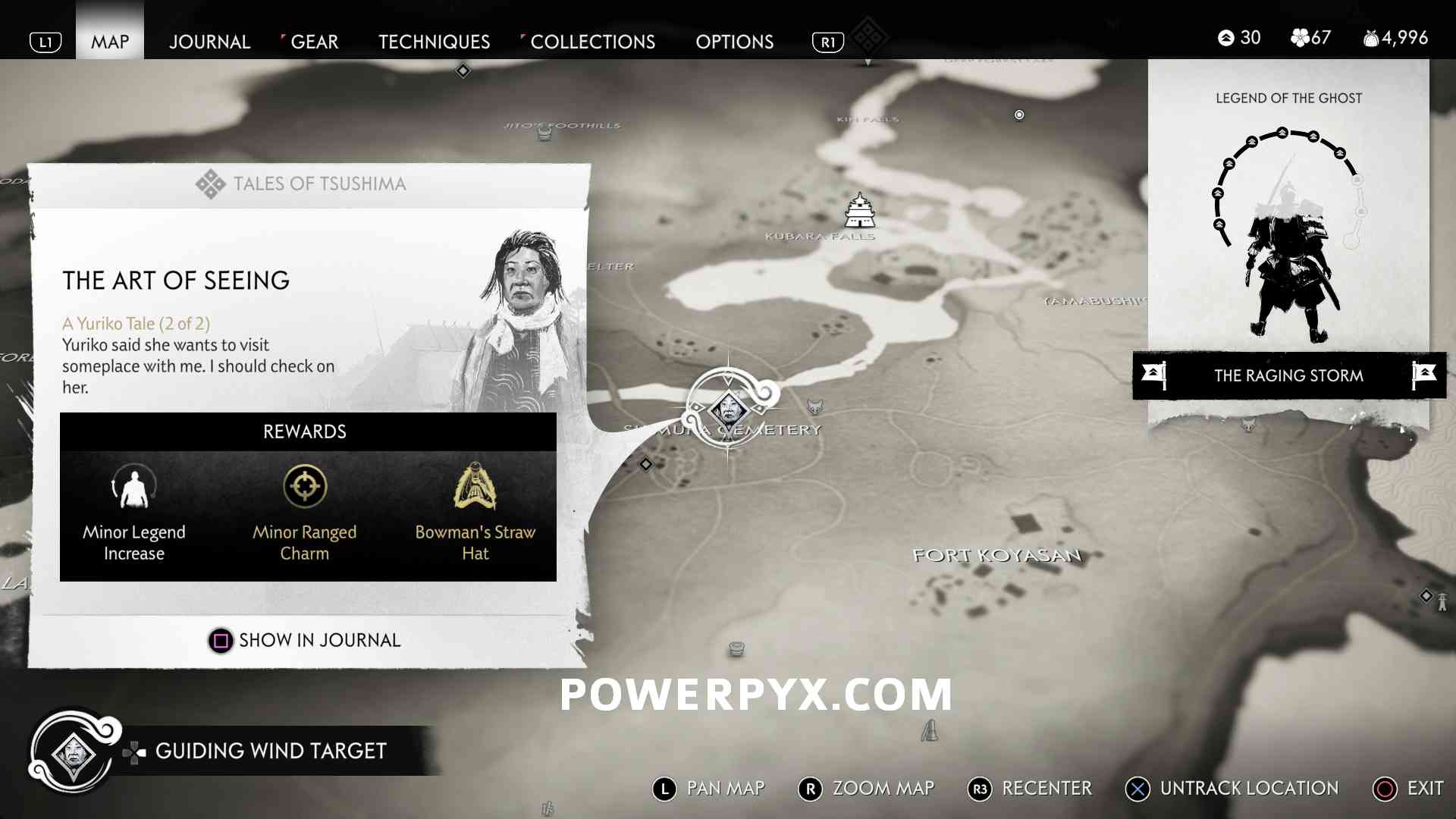Screen dimensions: 1456x819
Task: Click the pagoda marker near Kubara Falls
Action: click(860, 210)
